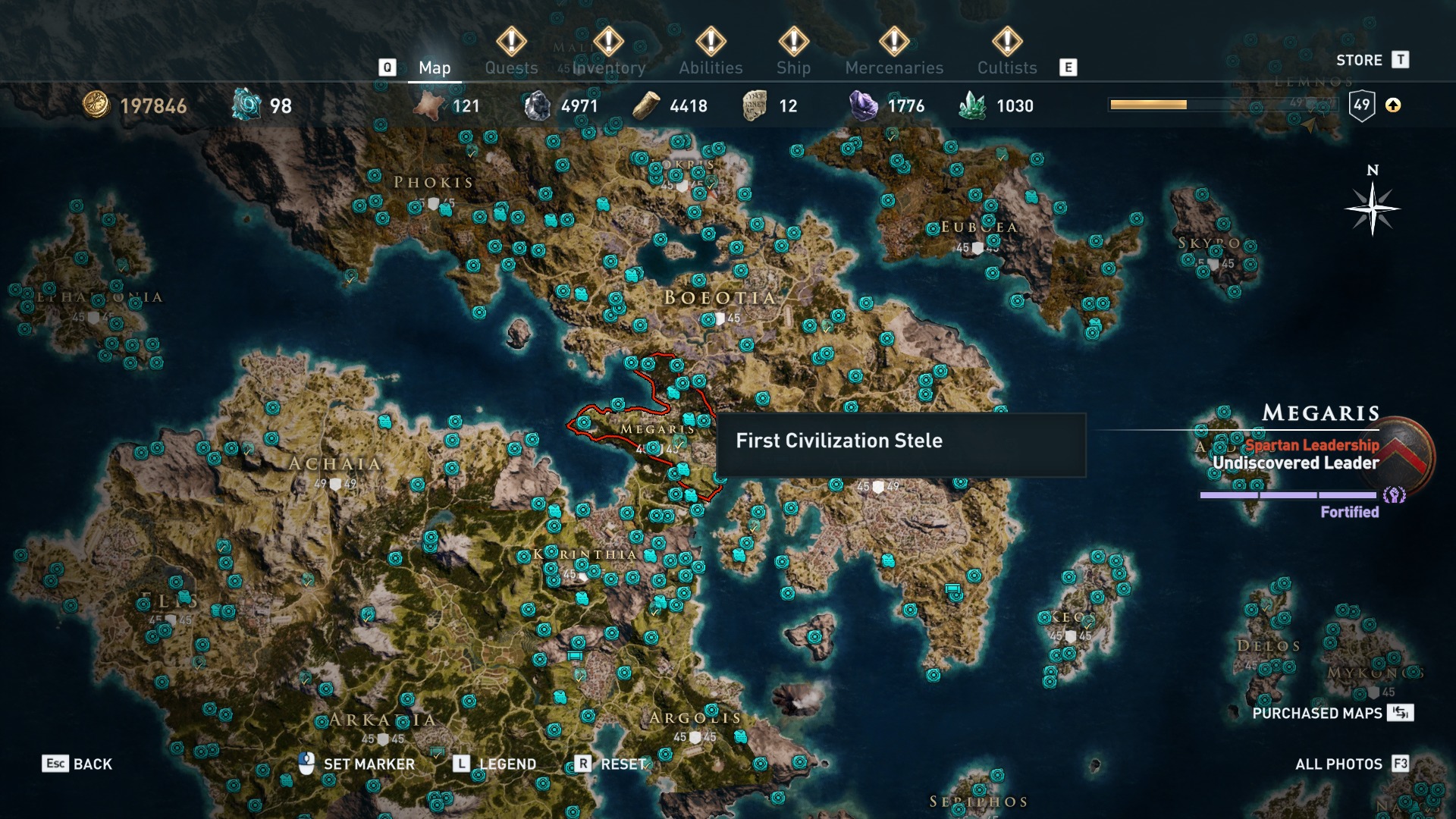Image resolution: width=1456 pixels, height=819 pixels.
Task: Go to the Abilities tab
Action: point(711,67)
